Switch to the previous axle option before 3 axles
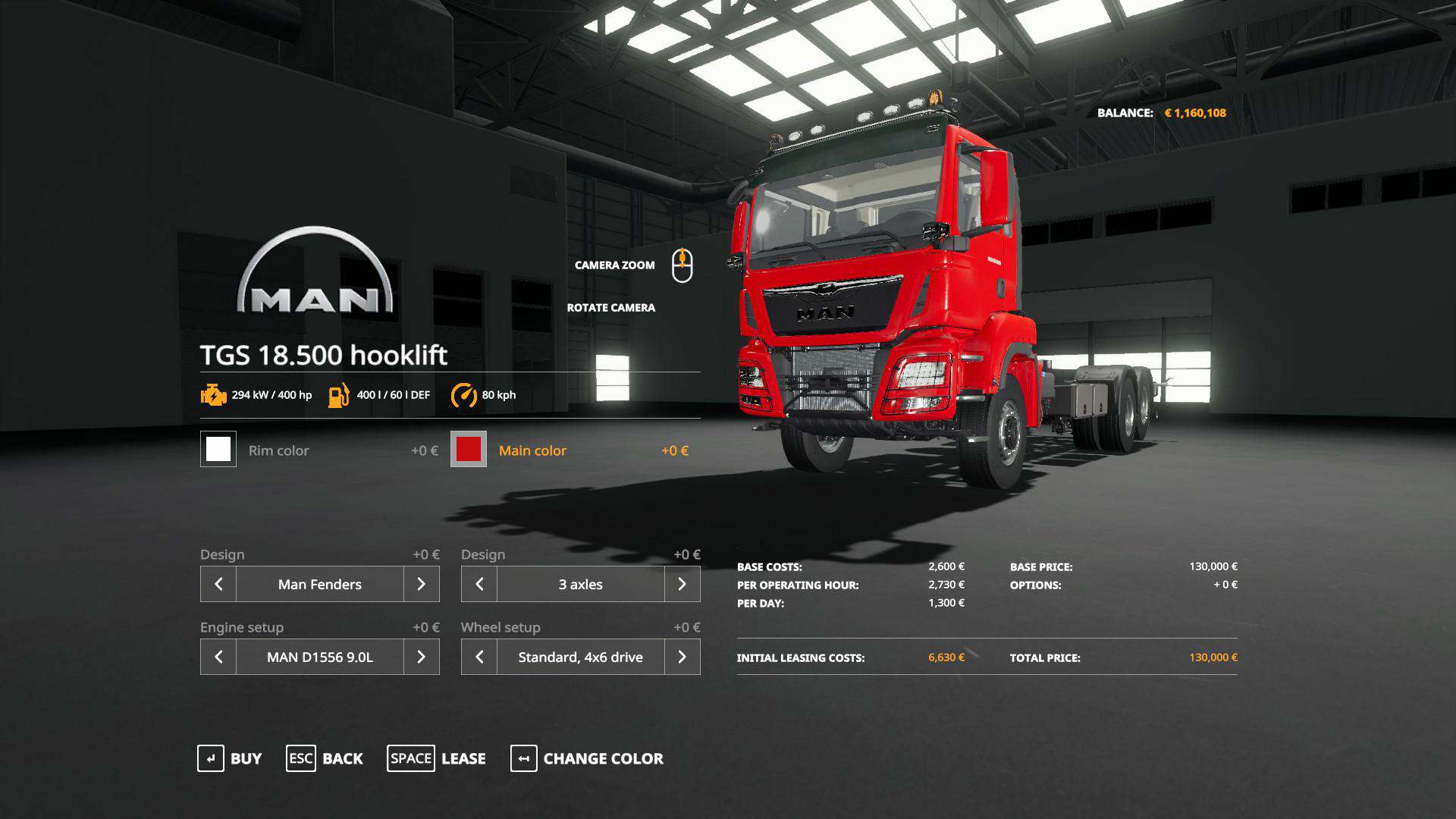The height and width of the screenshot is (819, 1456). click(x=479, y=584)
